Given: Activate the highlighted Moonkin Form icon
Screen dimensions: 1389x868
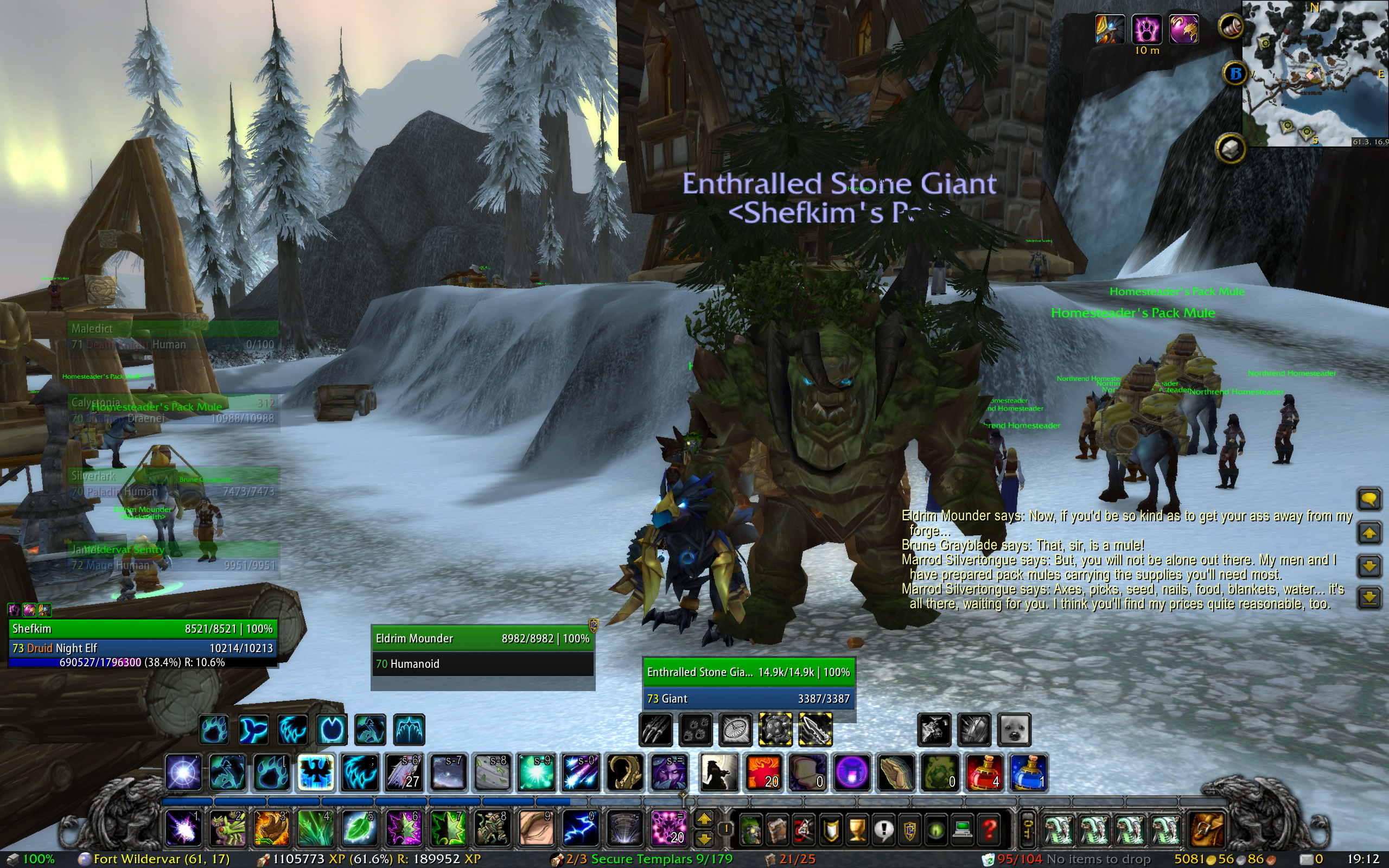Looking at the screenshot, I should [x=315, y=773].
